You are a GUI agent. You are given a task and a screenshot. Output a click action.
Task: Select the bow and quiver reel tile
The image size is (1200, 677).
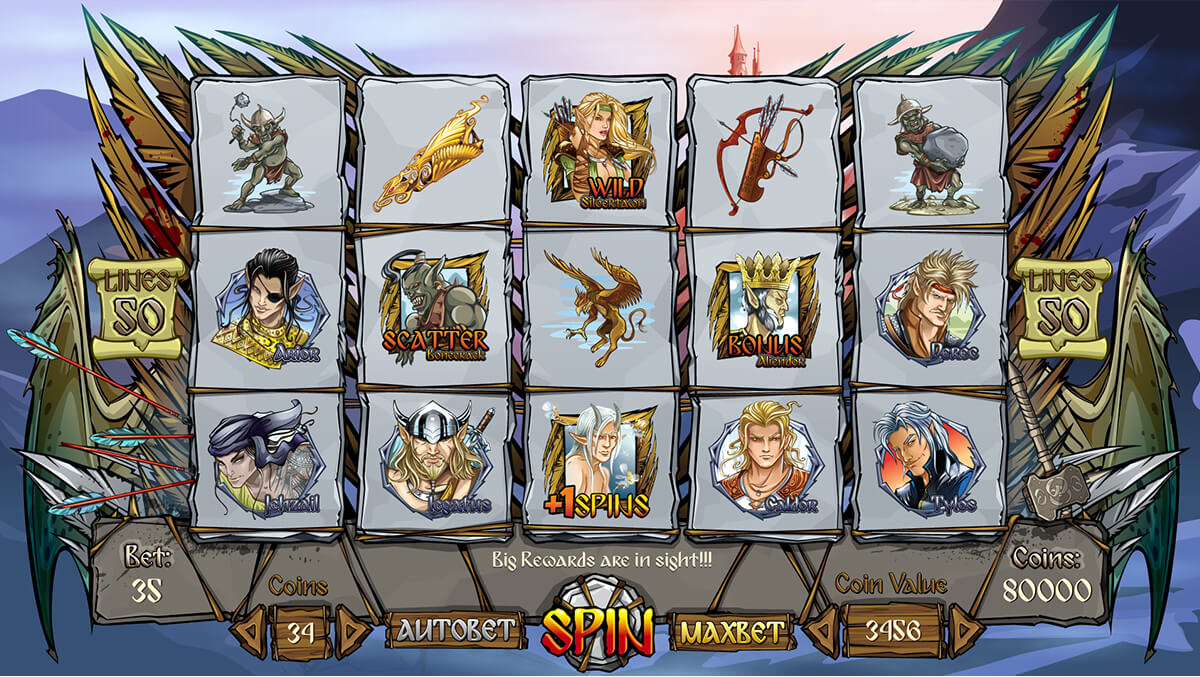pos(765,150)
